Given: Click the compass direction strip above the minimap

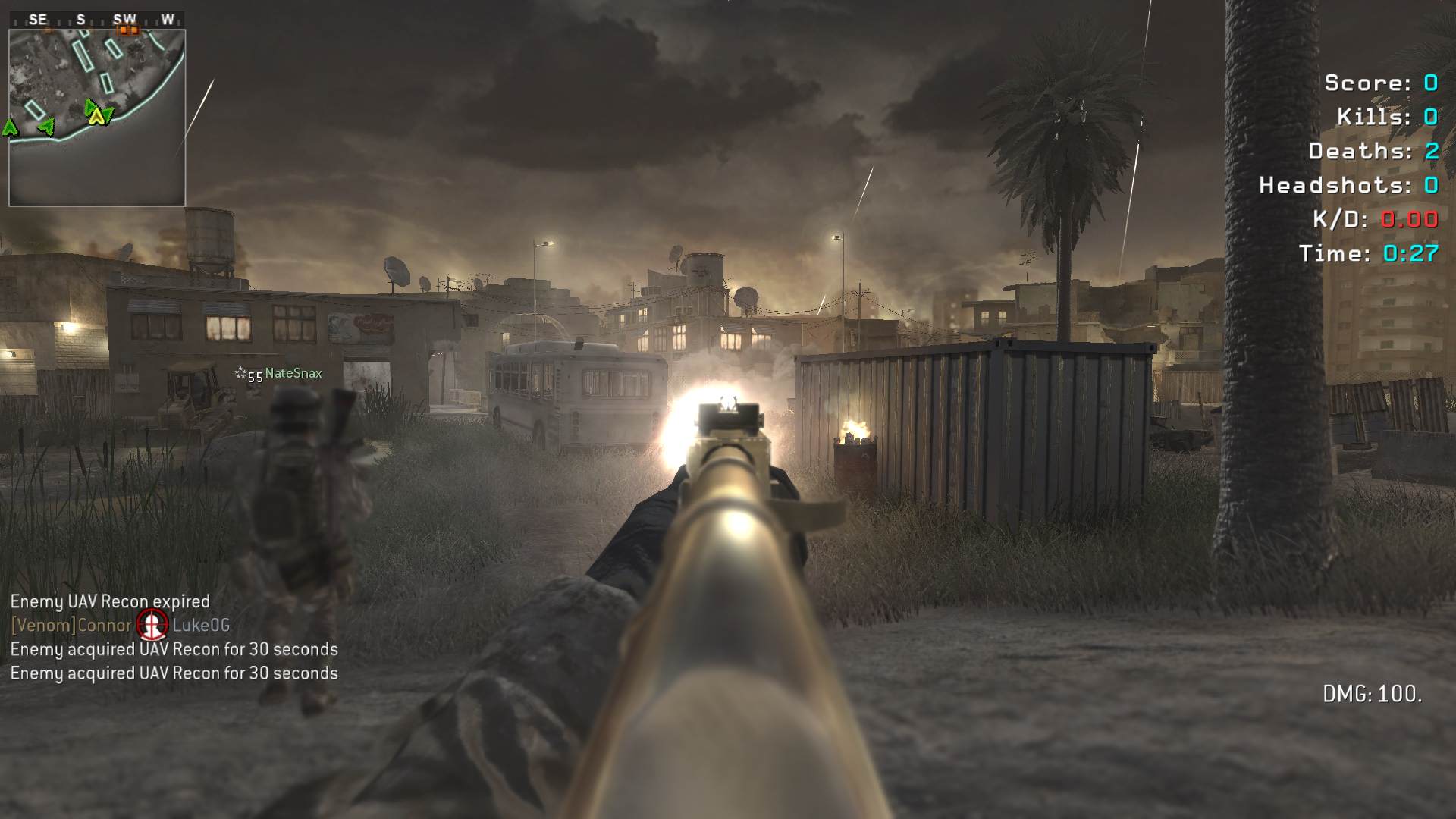Looking at the screenshot, I should click(97, 20).
